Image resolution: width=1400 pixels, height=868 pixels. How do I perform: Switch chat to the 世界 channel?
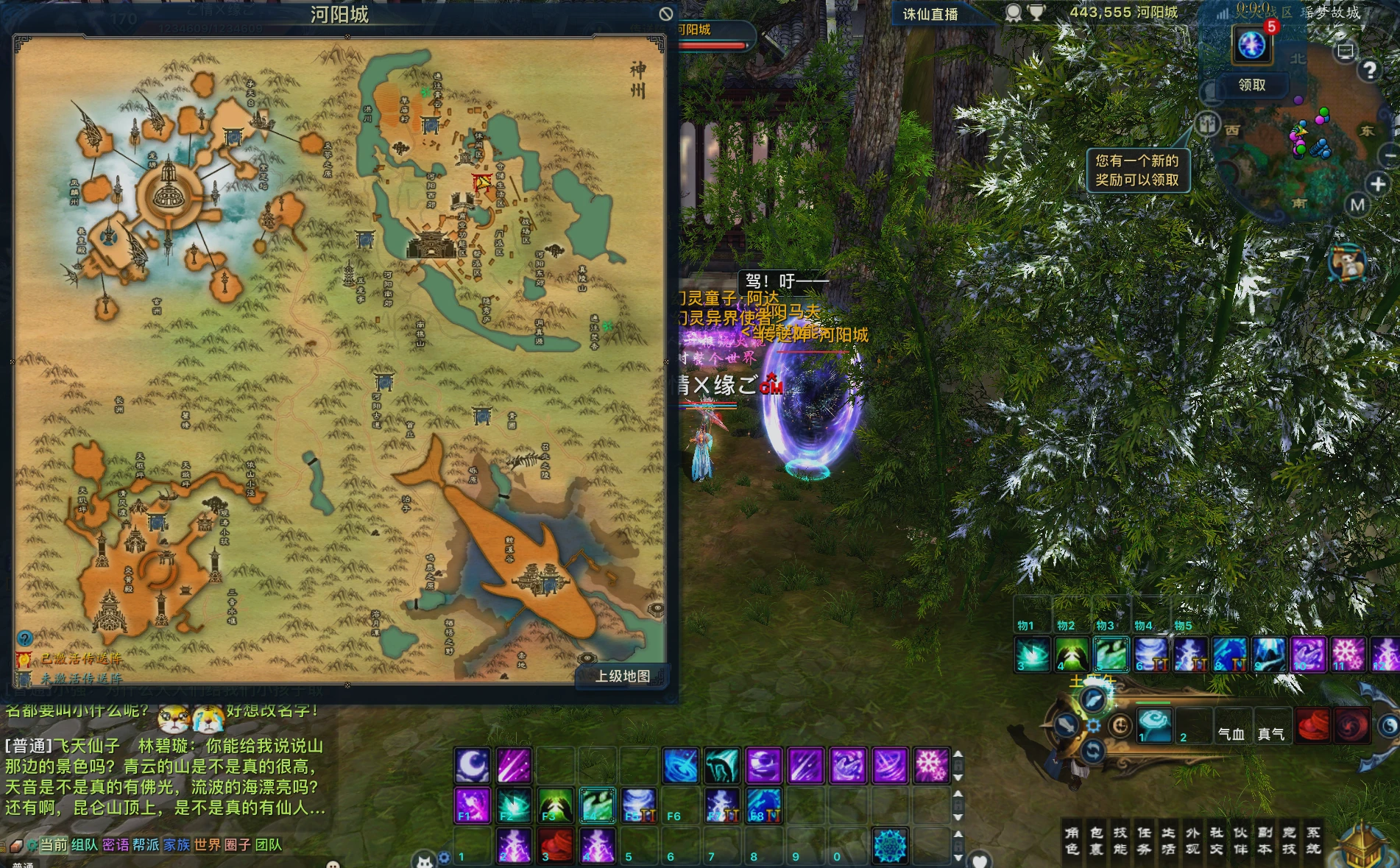(207, 844)
